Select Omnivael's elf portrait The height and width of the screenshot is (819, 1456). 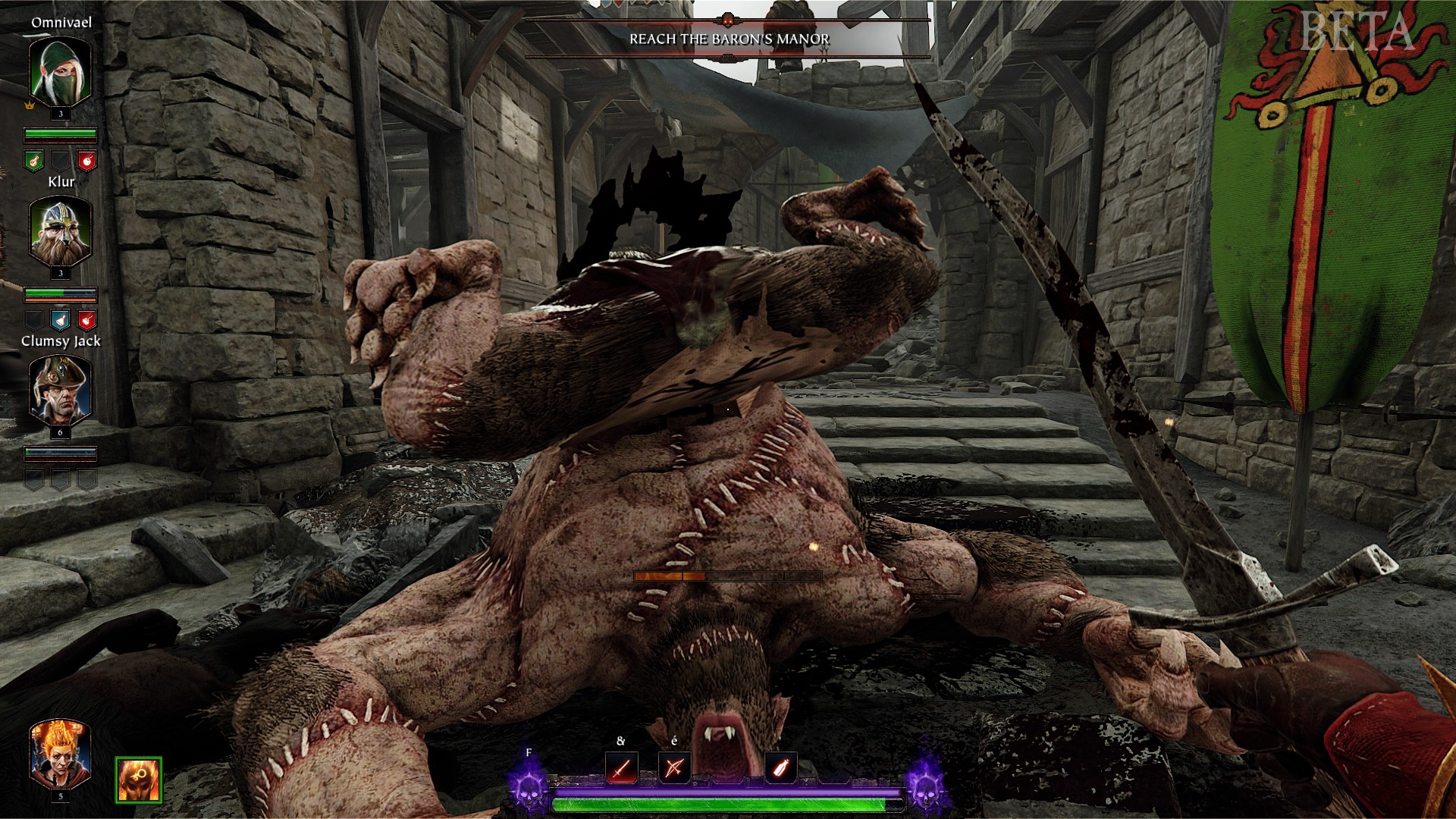60,70
